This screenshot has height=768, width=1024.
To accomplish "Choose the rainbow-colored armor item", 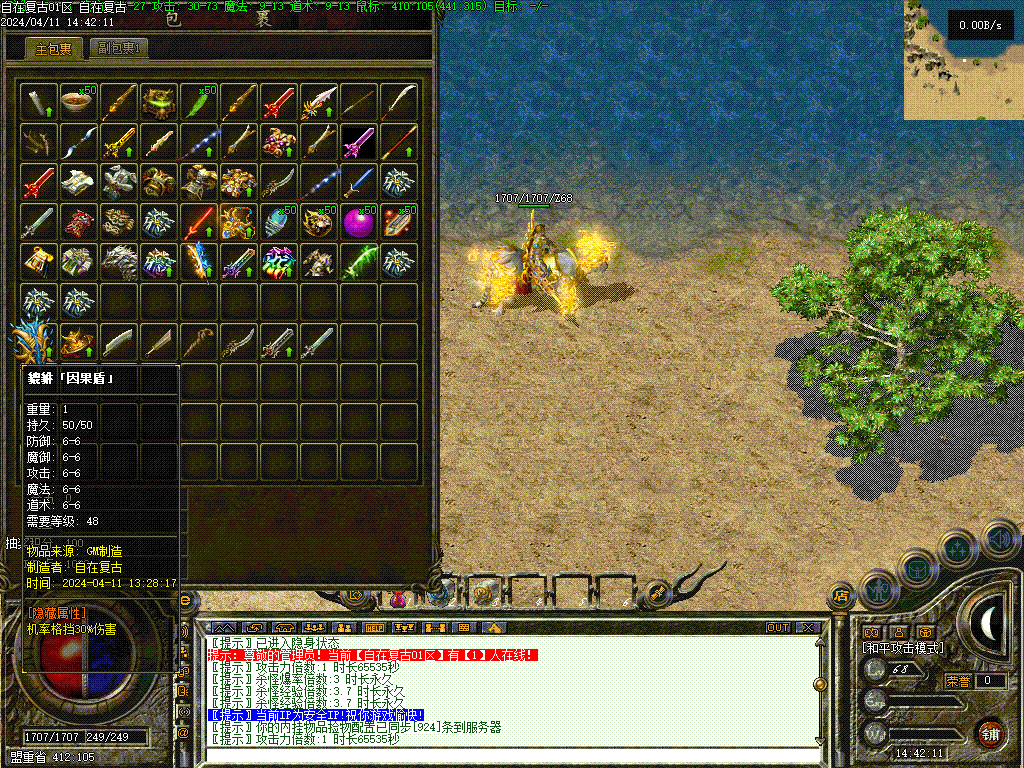I will 278,262.
